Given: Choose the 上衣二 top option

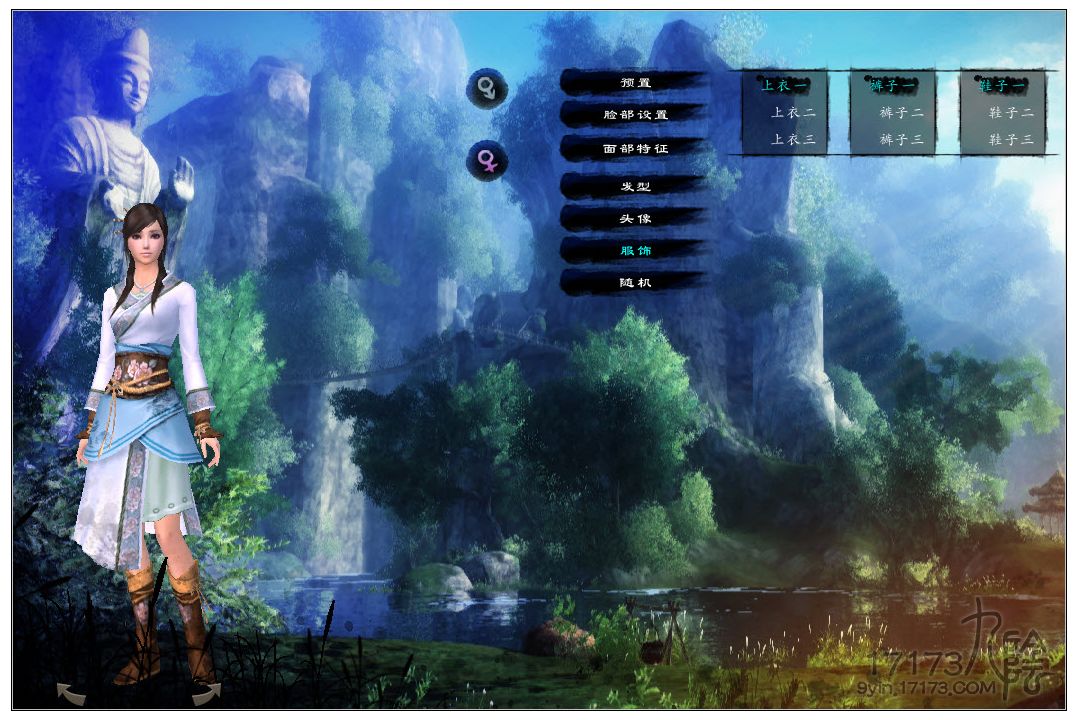Looking at the screenshot, I should 793,113.
